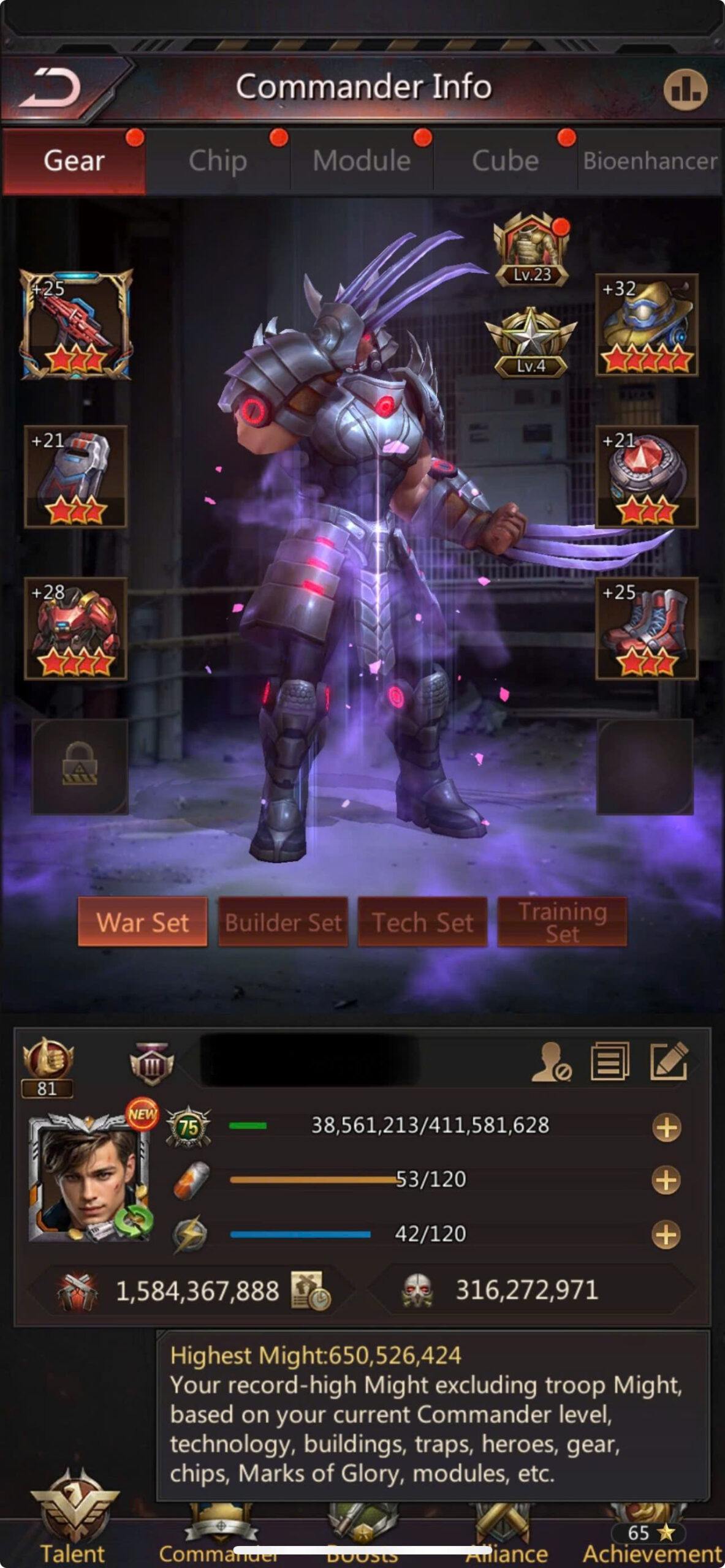The width and height of the screenshot is (725, 1568).
Task: Switch to the Chip tab
Action: (218, 161)
